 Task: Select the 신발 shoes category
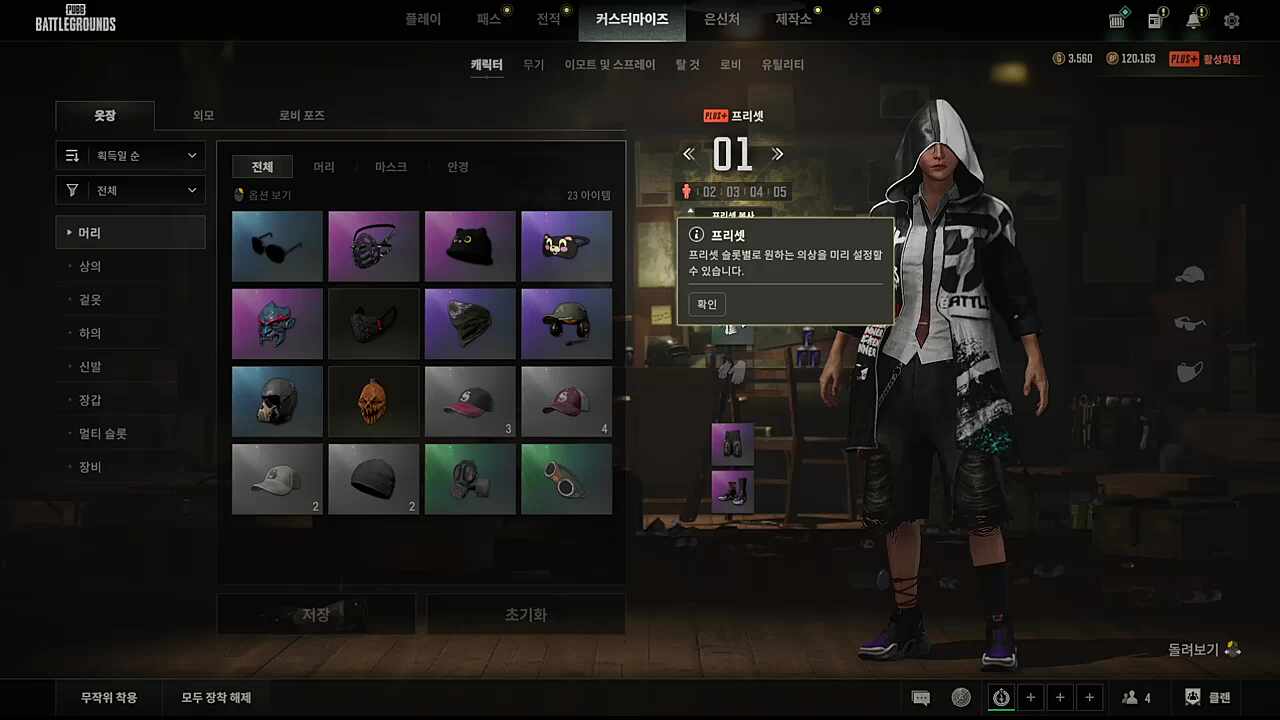90,367
